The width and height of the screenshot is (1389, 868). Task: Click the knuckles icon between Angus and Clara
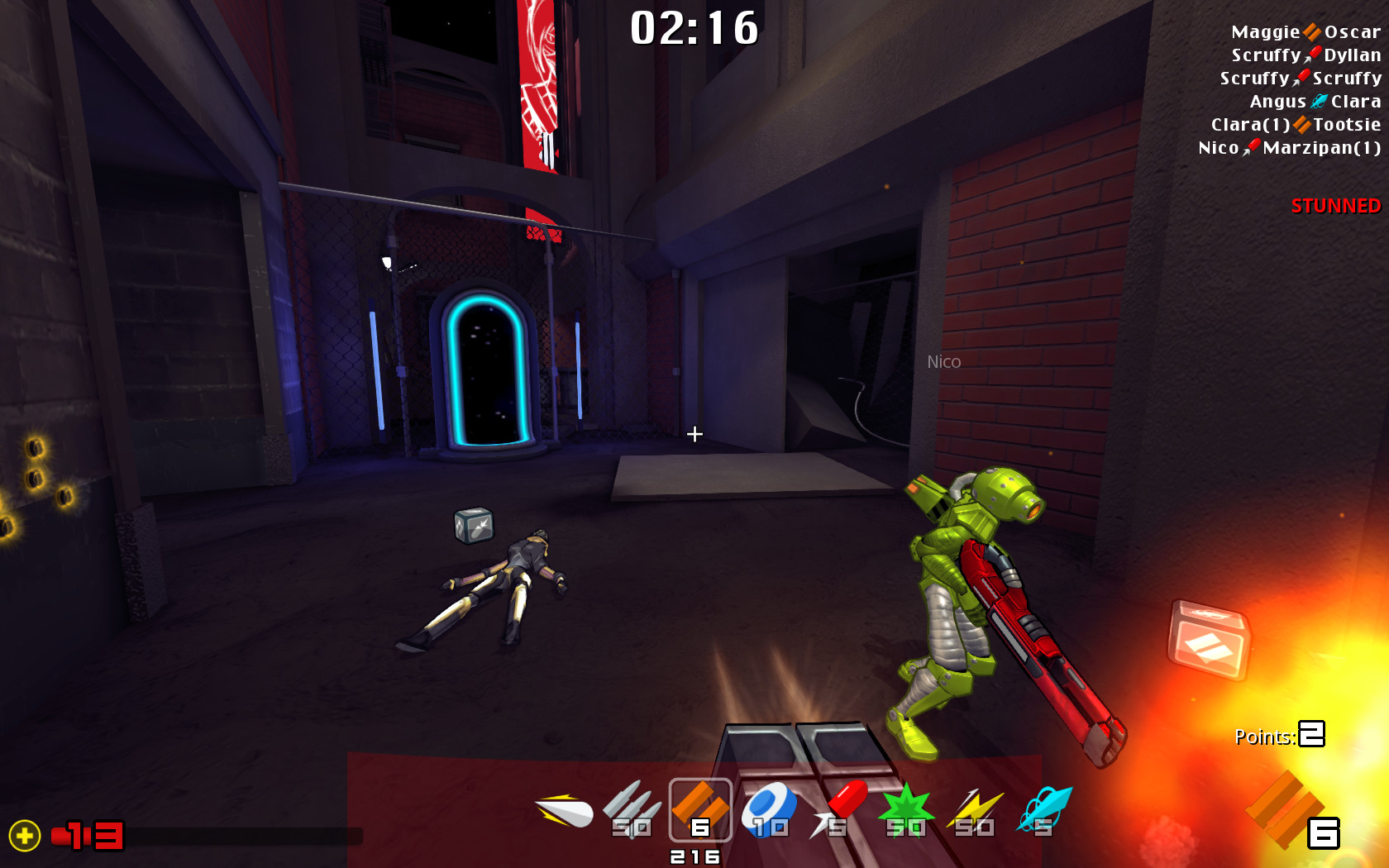pos(1318,101)
